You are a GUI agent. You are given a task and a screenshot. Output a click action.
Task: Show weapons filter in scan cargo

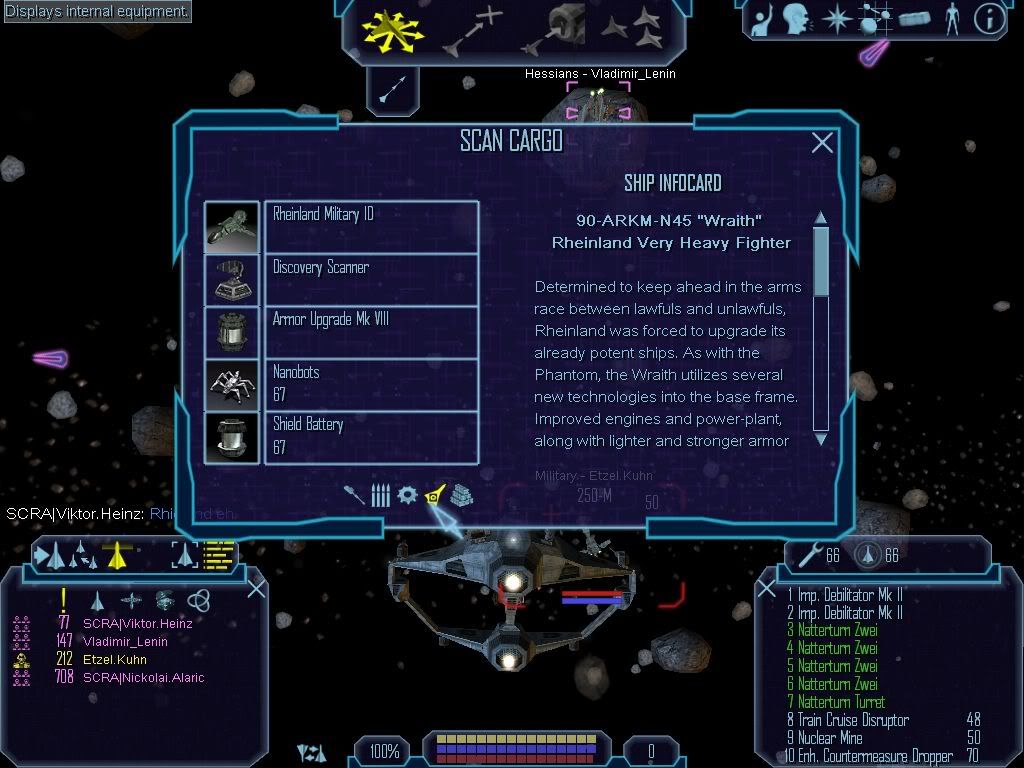point(355,495)
